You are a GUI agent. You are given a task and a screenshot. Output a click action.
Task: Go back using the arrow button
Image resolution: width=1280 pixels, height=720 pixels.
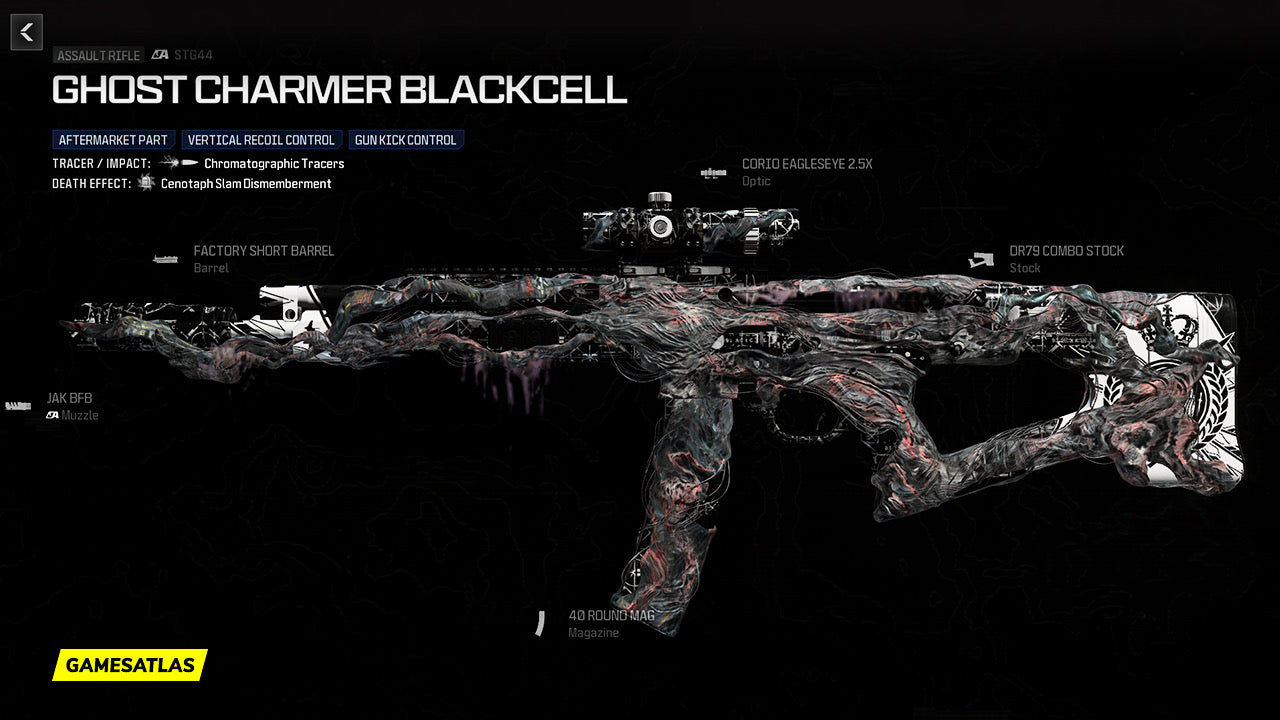point(27,32)
